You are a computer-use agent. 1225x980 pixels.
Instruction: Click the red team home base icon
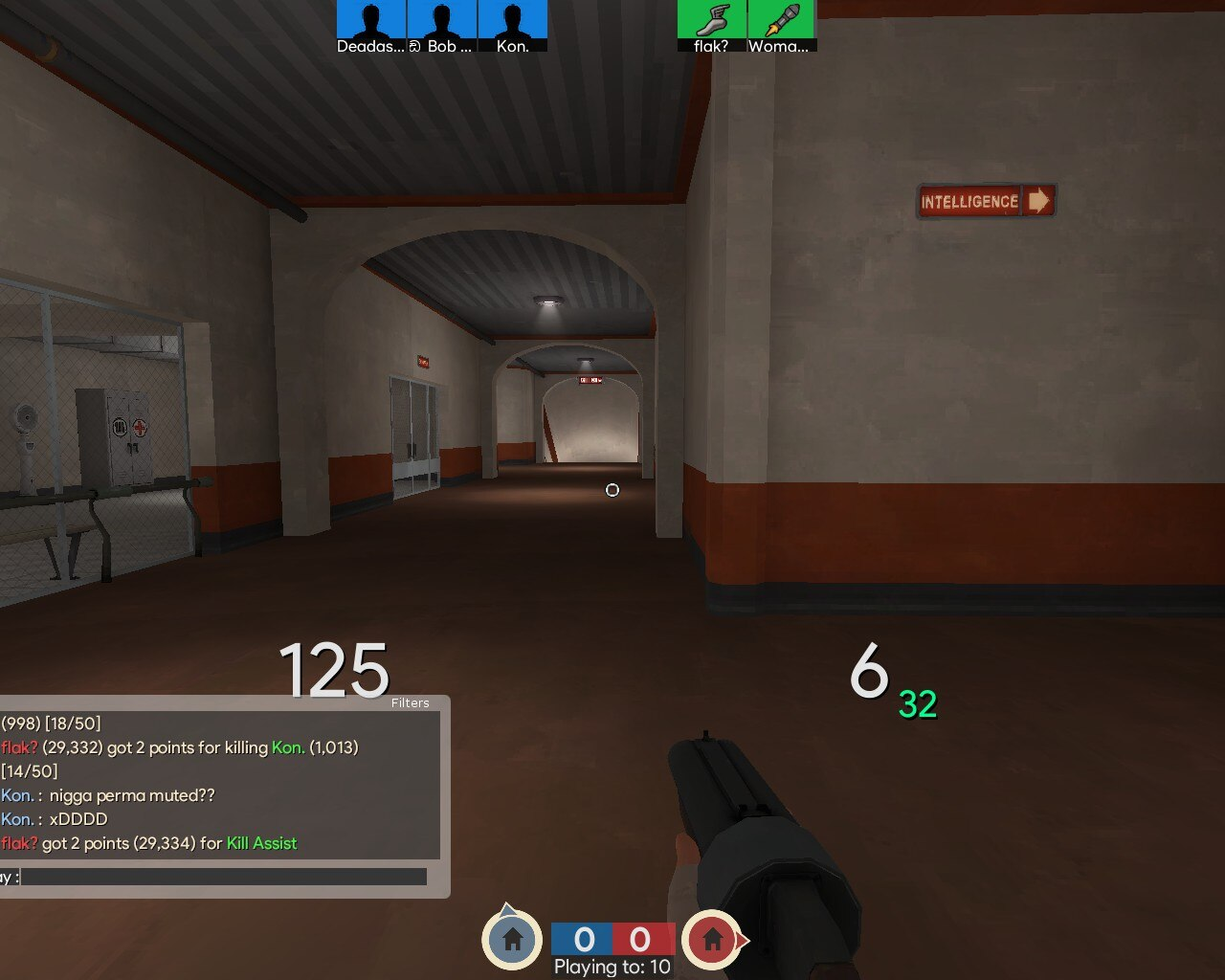point(714,940)
